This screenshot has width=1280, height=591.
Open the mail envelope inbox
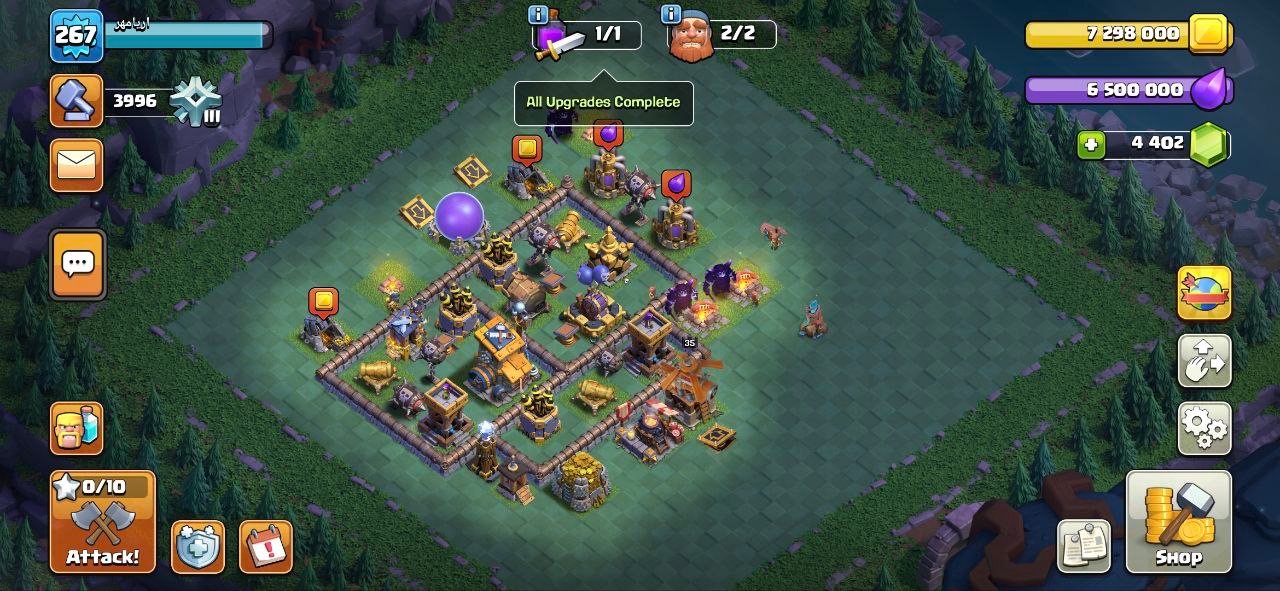[76, 163]
